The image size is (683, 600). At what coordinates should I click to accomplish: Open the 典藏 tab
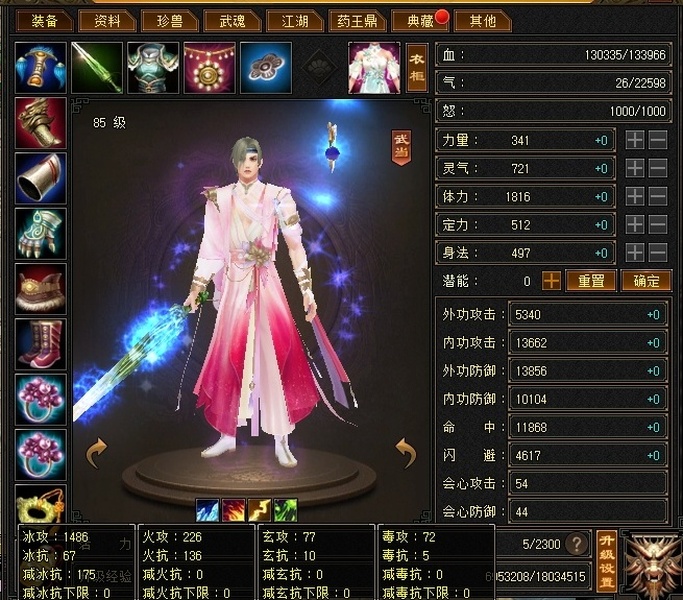(x=414, y=20)
